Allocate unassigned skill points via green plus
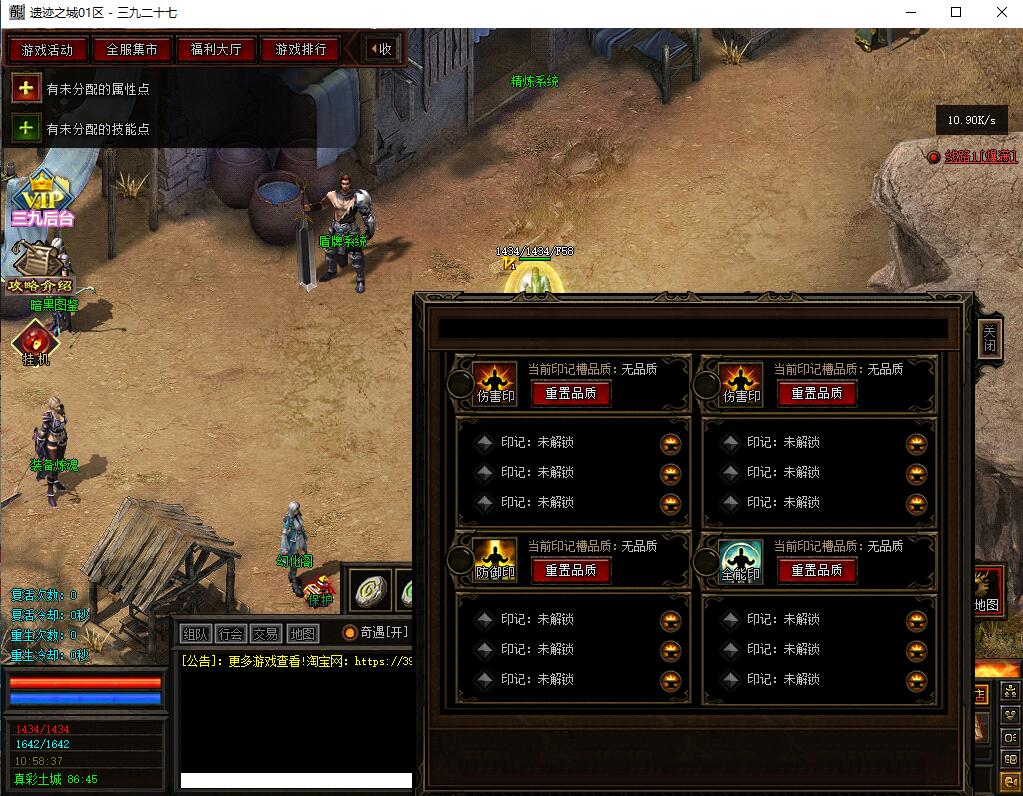 [x=26, y=129]
